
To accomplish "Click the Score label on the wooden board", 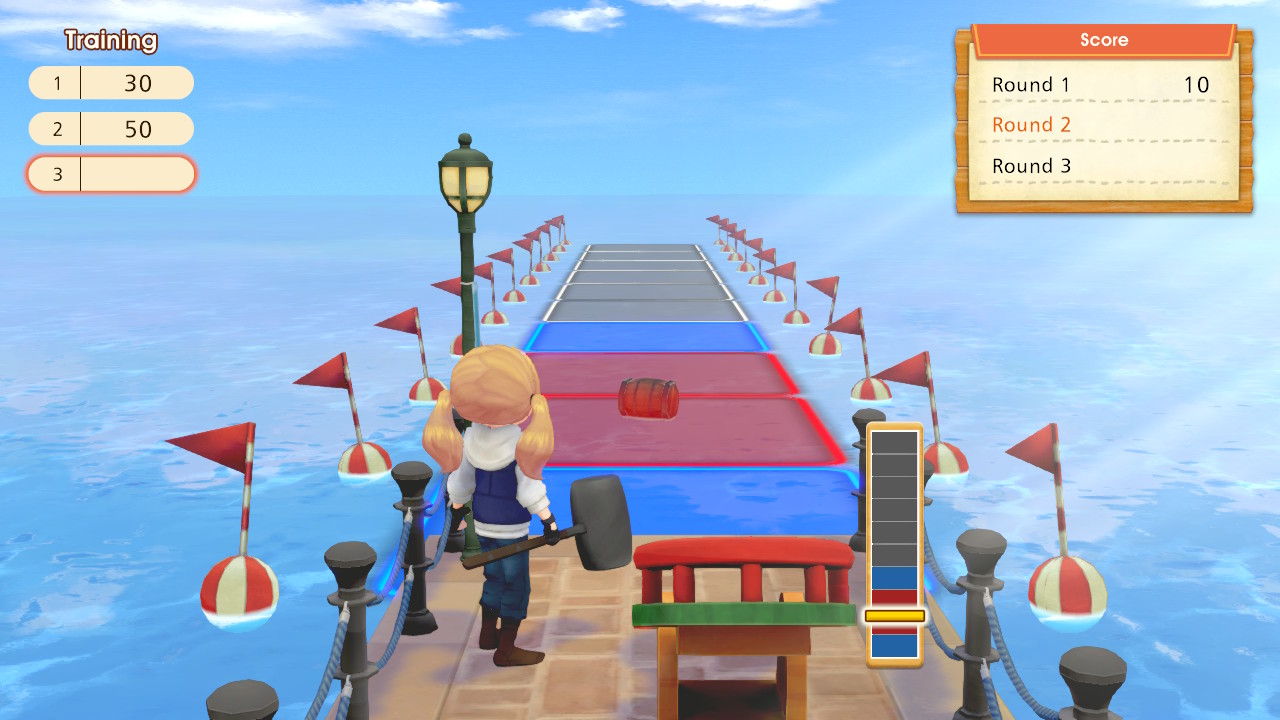I will click(1105, 40).
